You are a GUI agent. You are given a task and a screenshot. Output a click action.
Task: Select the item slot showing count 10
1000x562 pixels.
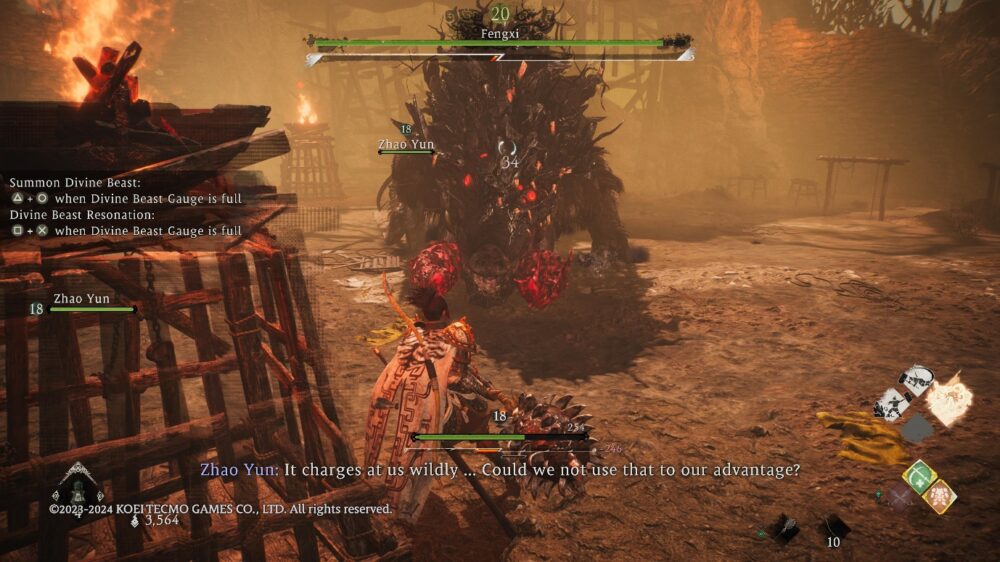[835, 527]
